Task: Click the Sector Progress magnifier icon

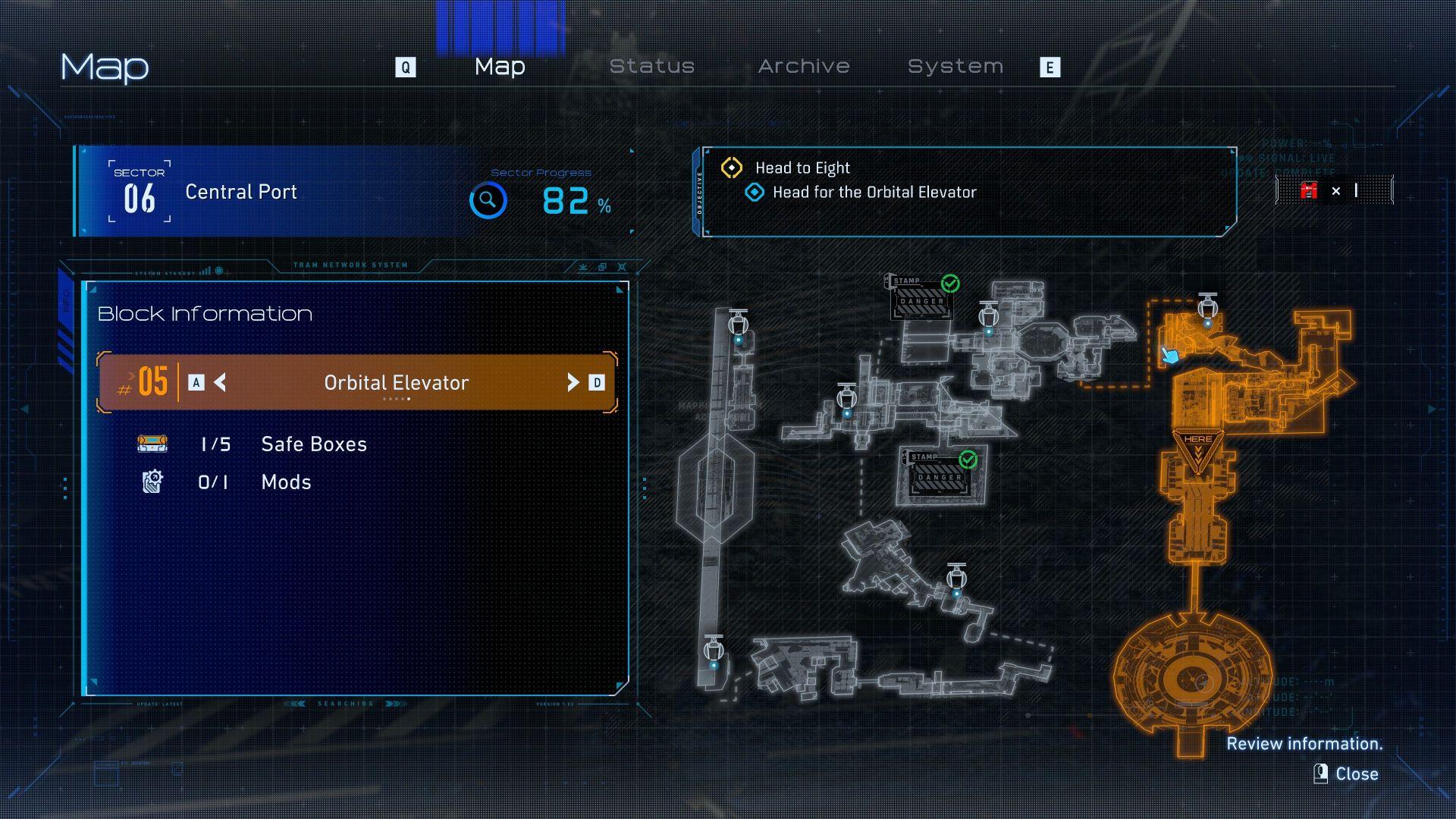Action: [x=488, y=201]
